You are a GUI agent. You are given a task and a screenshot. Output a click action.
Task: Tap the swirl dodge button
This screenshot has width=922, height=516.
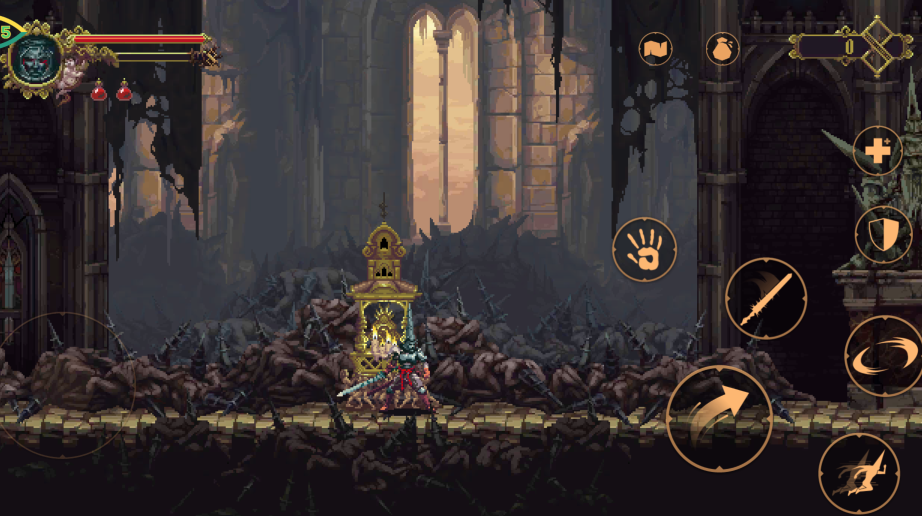coord(883,355)
